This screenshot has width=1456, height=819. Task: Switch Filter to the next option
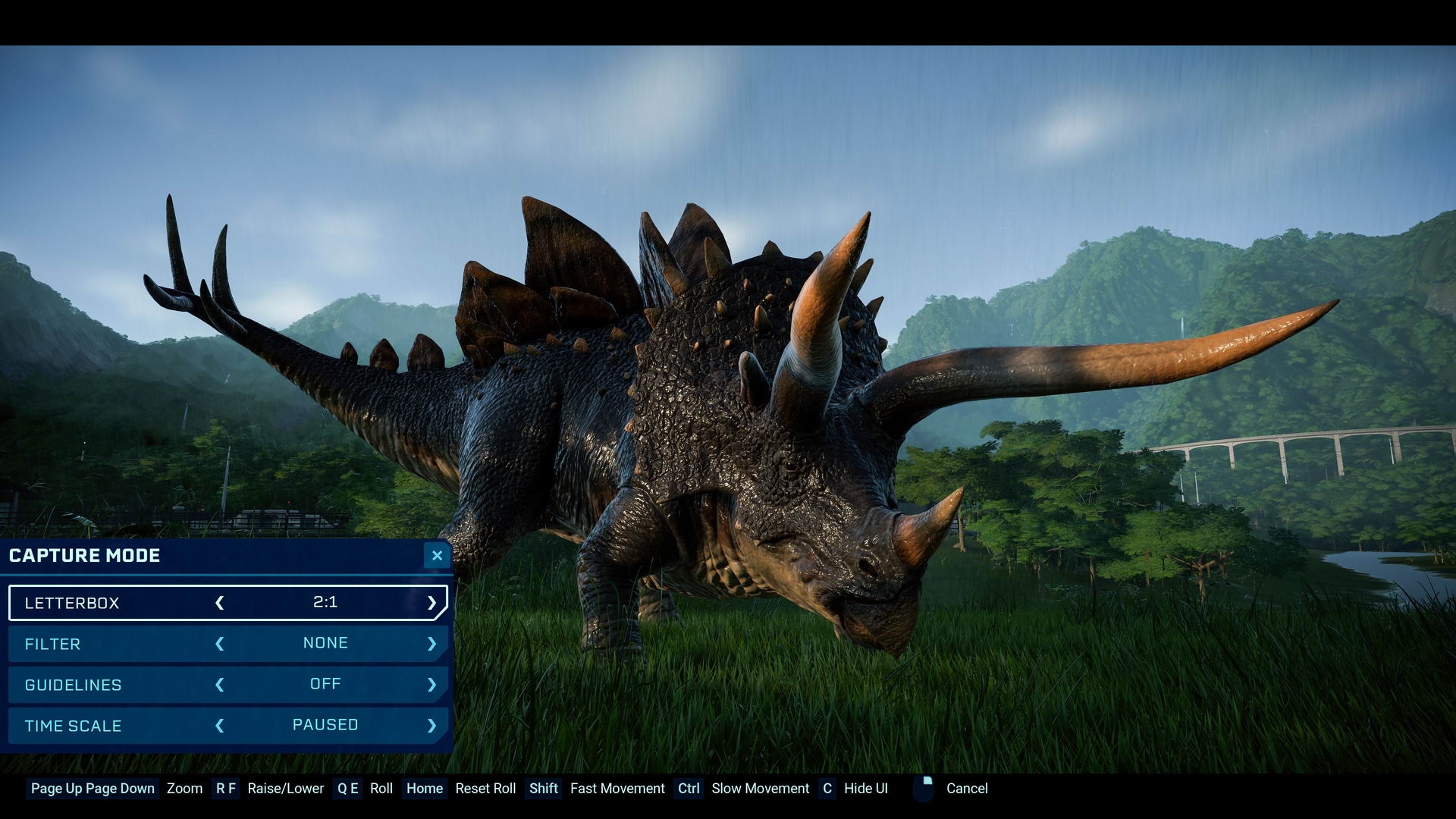[x=431, y=644]
